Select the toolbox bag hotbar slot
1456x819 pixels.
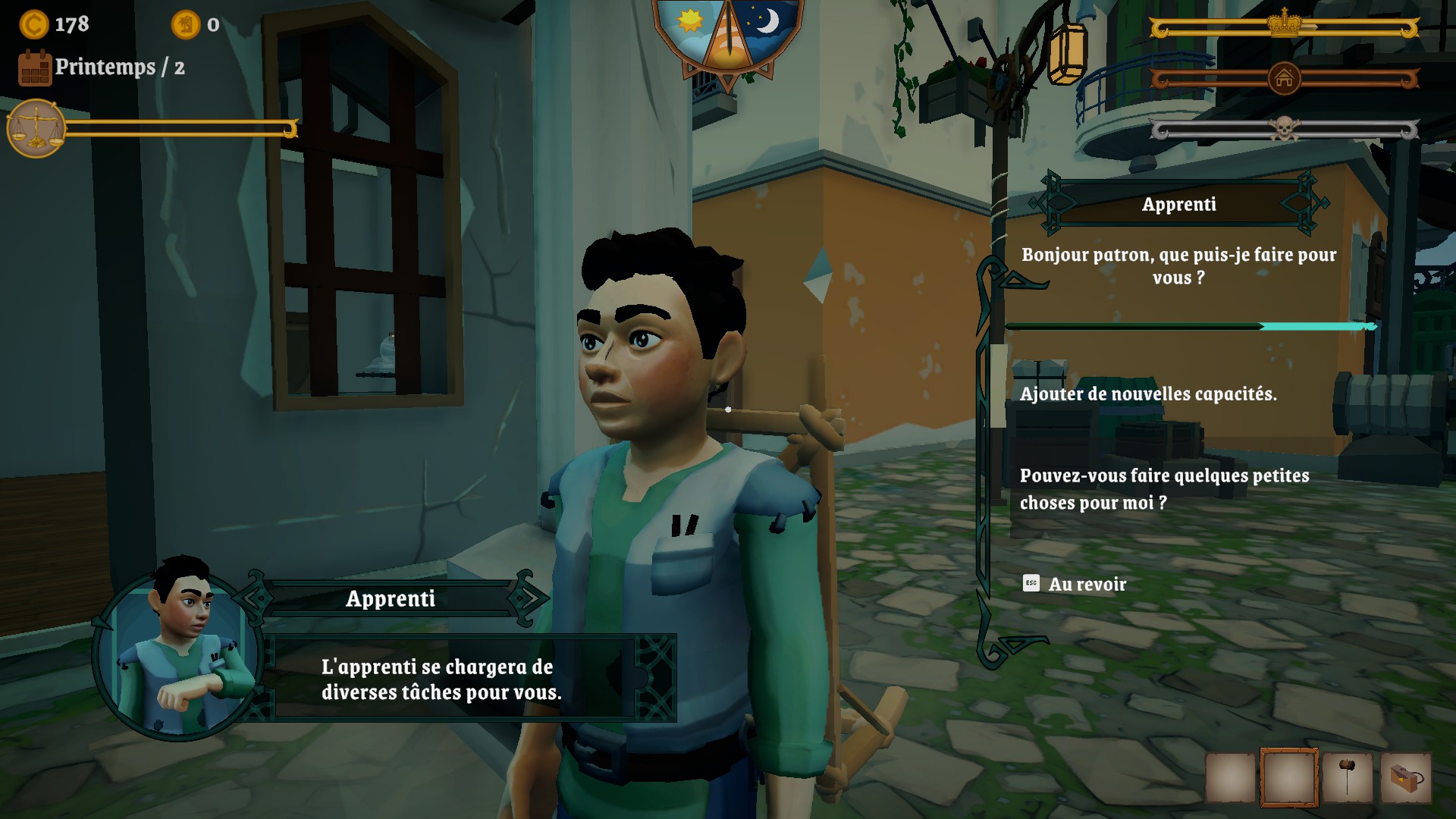click(1405, 778)
